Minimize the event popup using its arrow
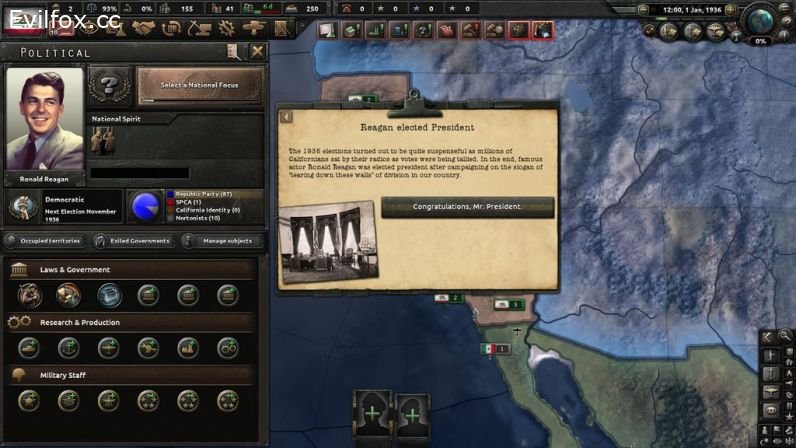This screenshot has height=448, width=796. [286, 117]
